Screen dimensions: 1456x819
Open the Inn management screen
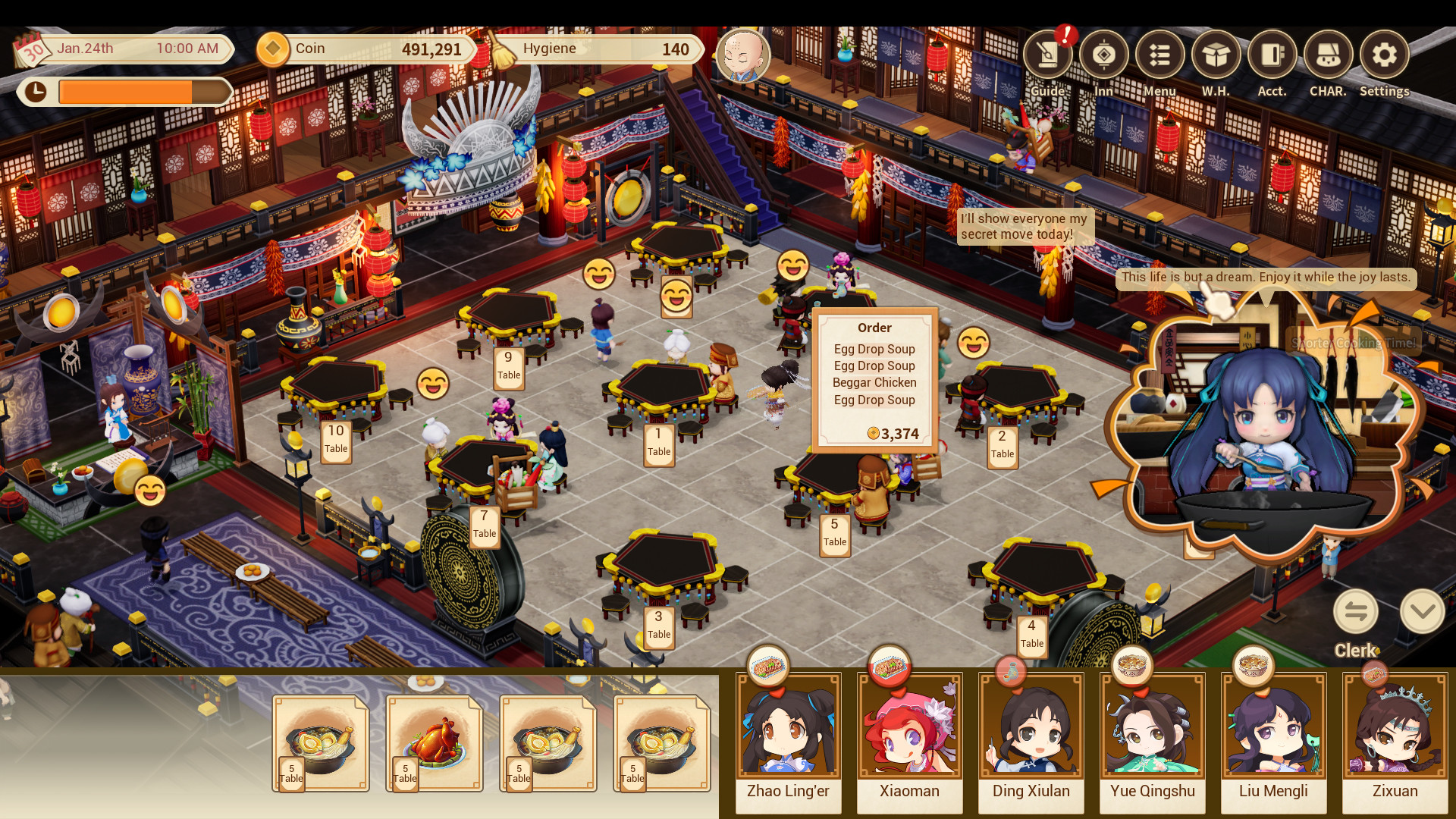tap(1103, 55)
